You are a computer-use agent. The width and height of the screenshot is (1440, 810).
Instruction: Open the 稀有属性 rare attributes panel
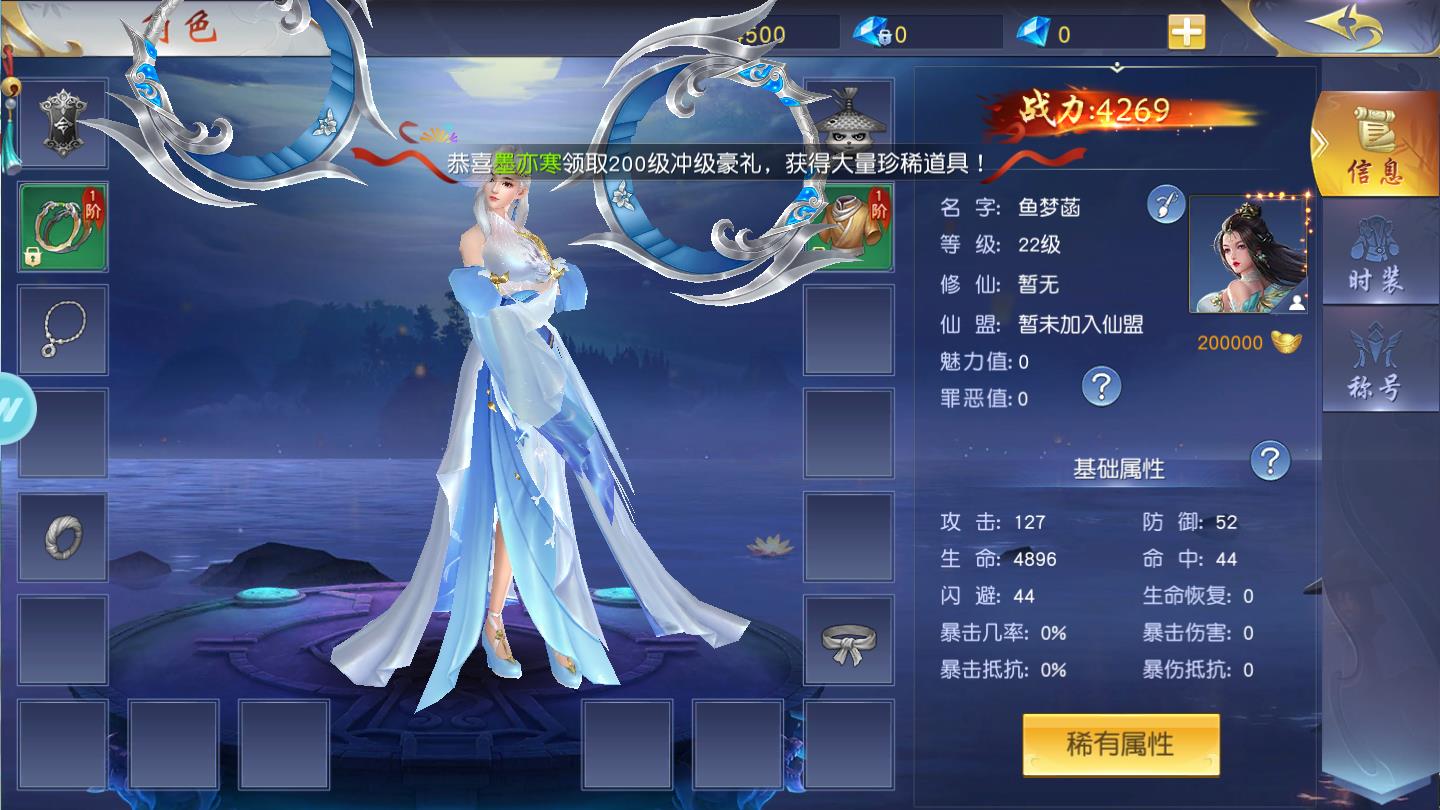(1120, 745)
